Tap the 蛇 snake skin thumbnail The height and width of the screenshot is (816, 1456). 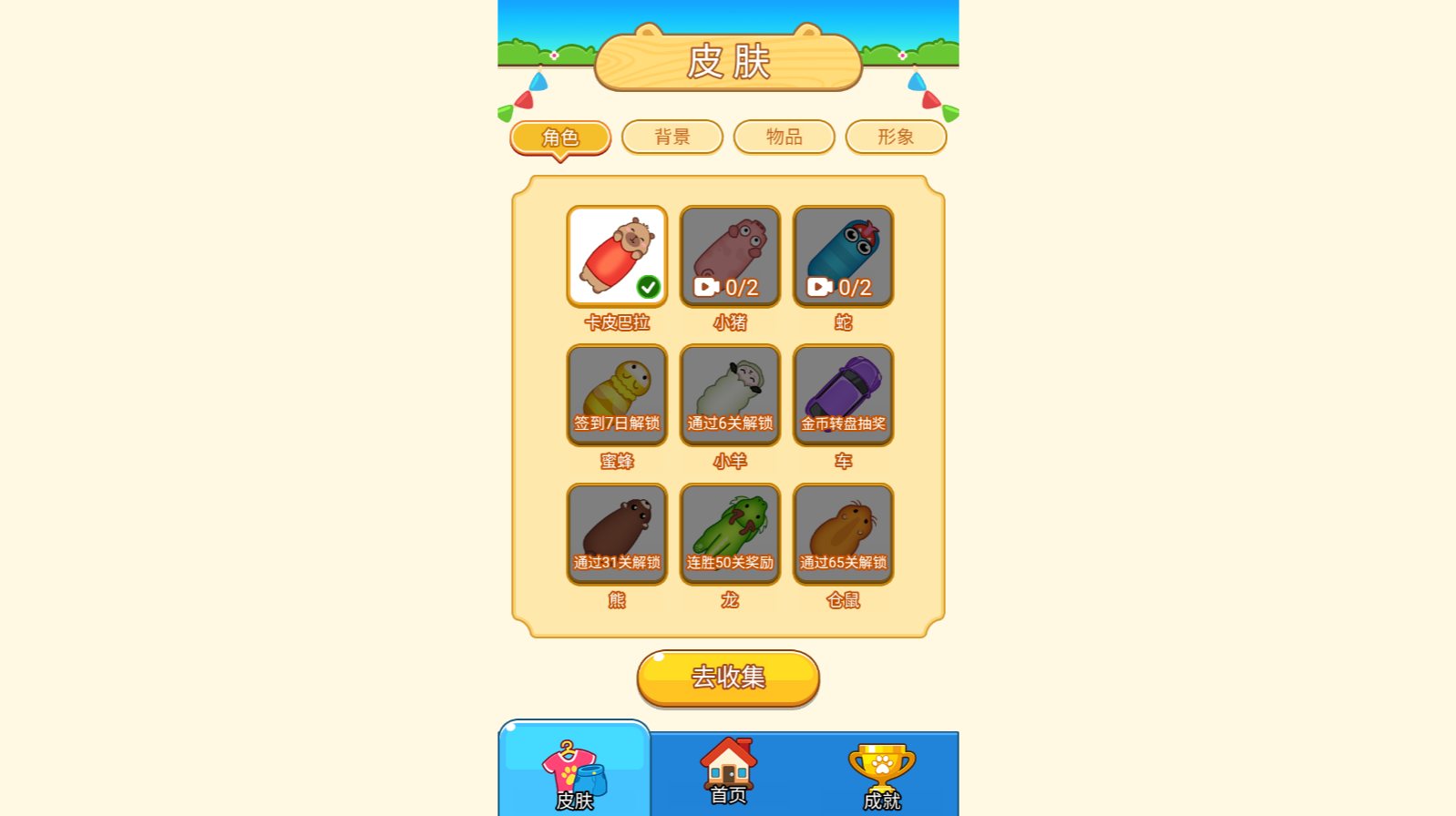(843, 256)
